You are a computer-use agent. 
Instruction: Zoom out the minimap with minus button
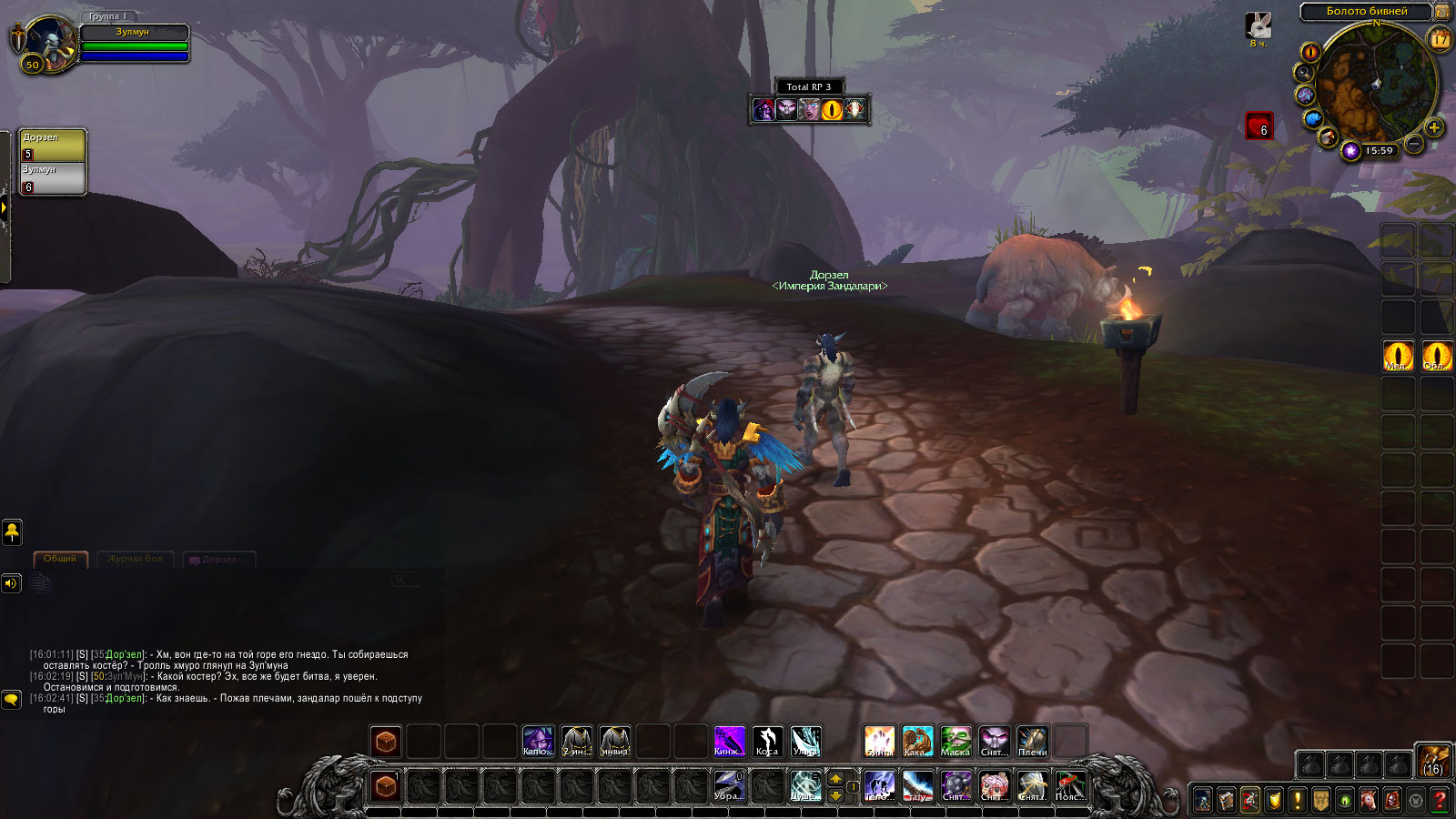pyautogui.click(x=1414, y=143)
